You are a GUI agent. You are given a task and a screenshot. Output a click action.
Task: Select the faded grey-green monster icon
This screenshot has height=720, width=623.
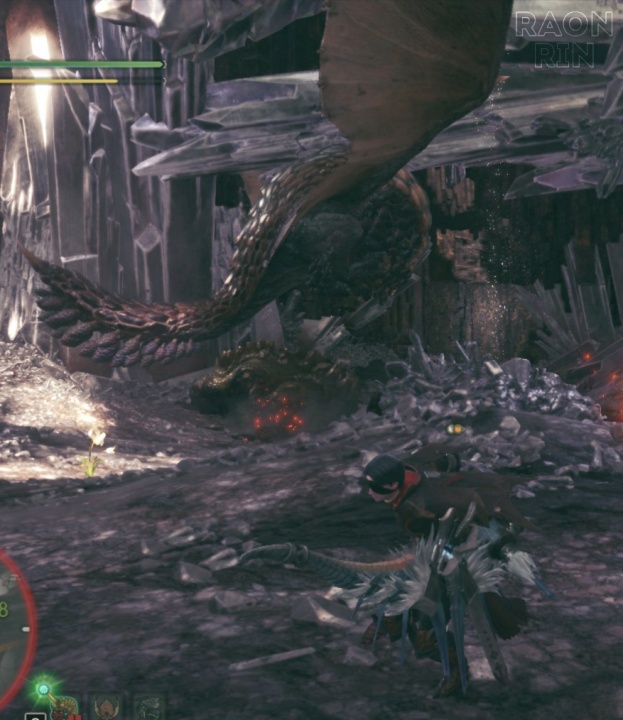point(148,707)
